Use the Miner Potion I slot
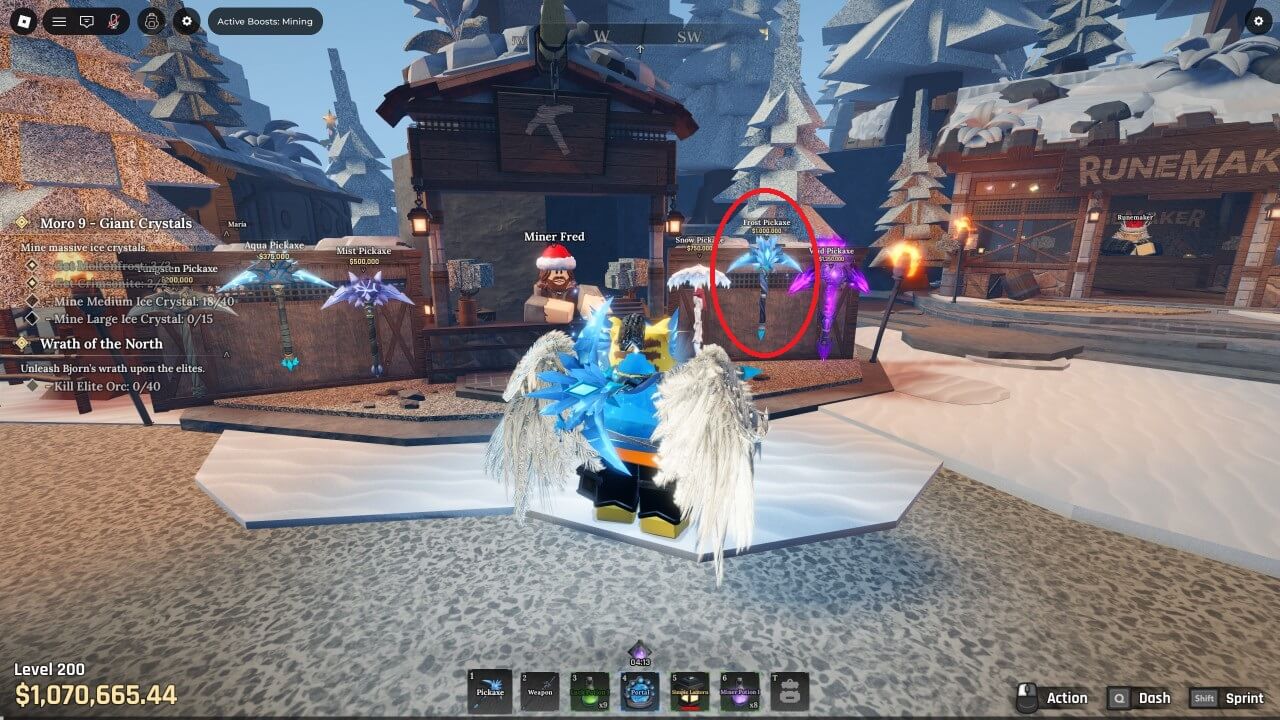1280x720 pixels. point(740,691)
